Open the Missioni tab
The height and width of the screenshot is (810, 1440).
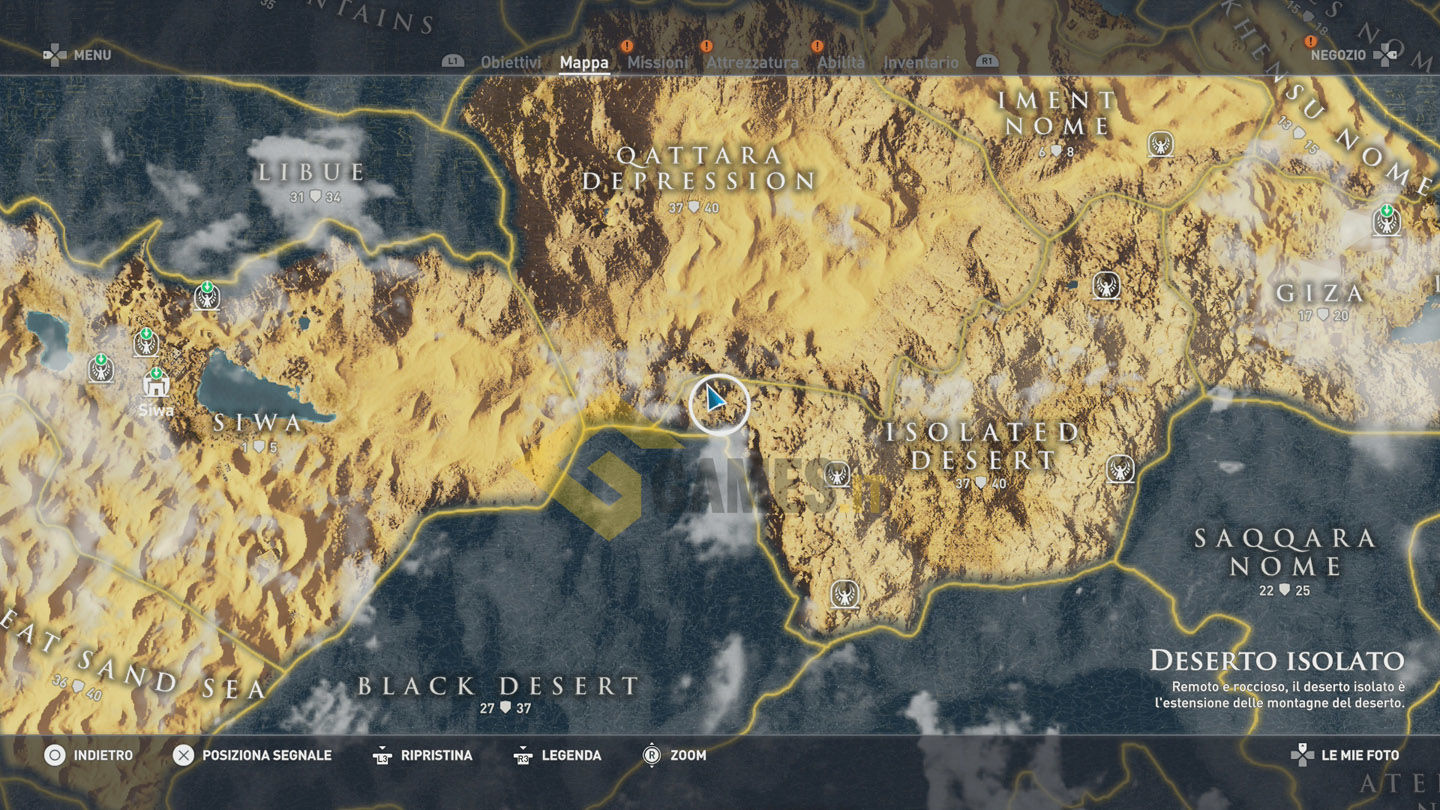657,62
